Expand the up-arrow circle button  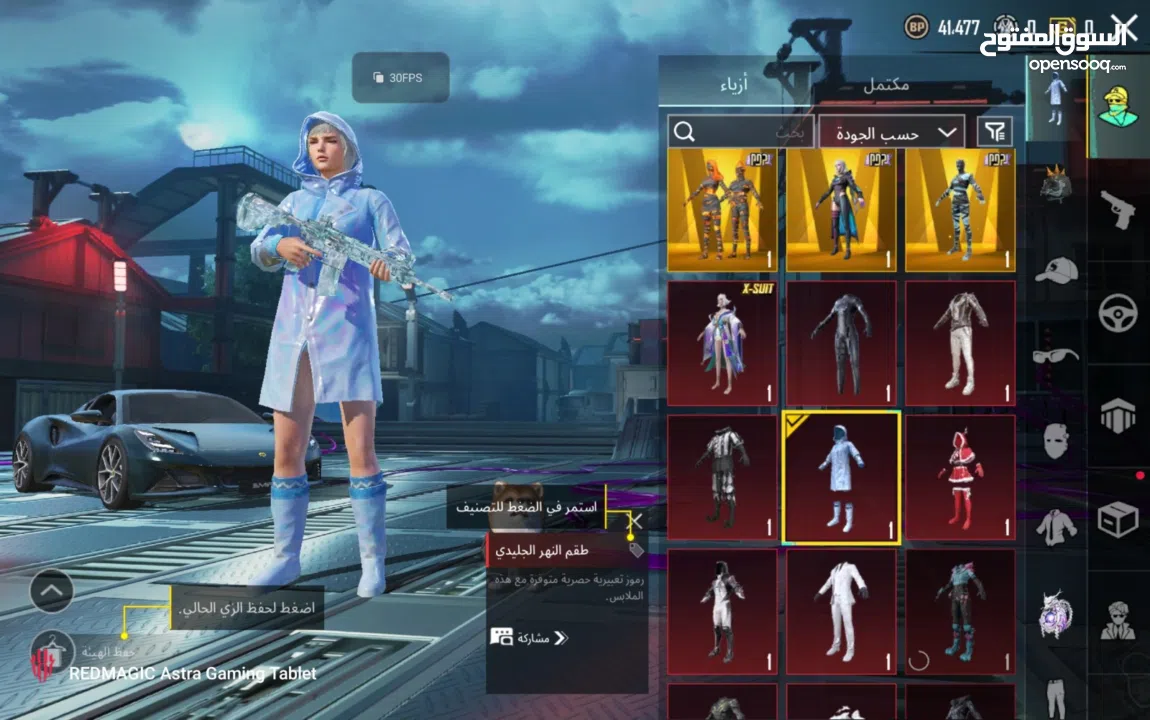pyautogui.click(x=52, y=591)
